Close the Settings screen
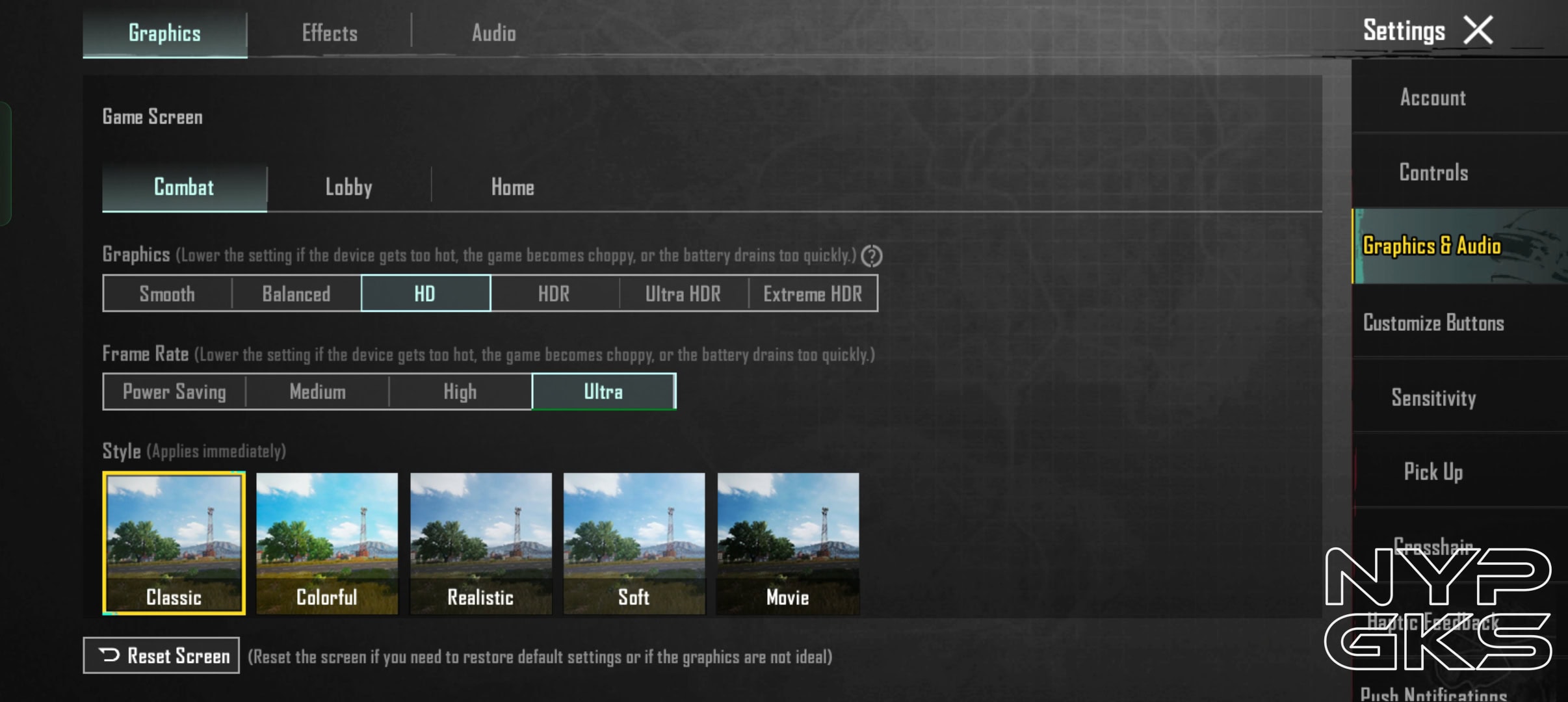The image size is (1568, 702). (1478, 31)
